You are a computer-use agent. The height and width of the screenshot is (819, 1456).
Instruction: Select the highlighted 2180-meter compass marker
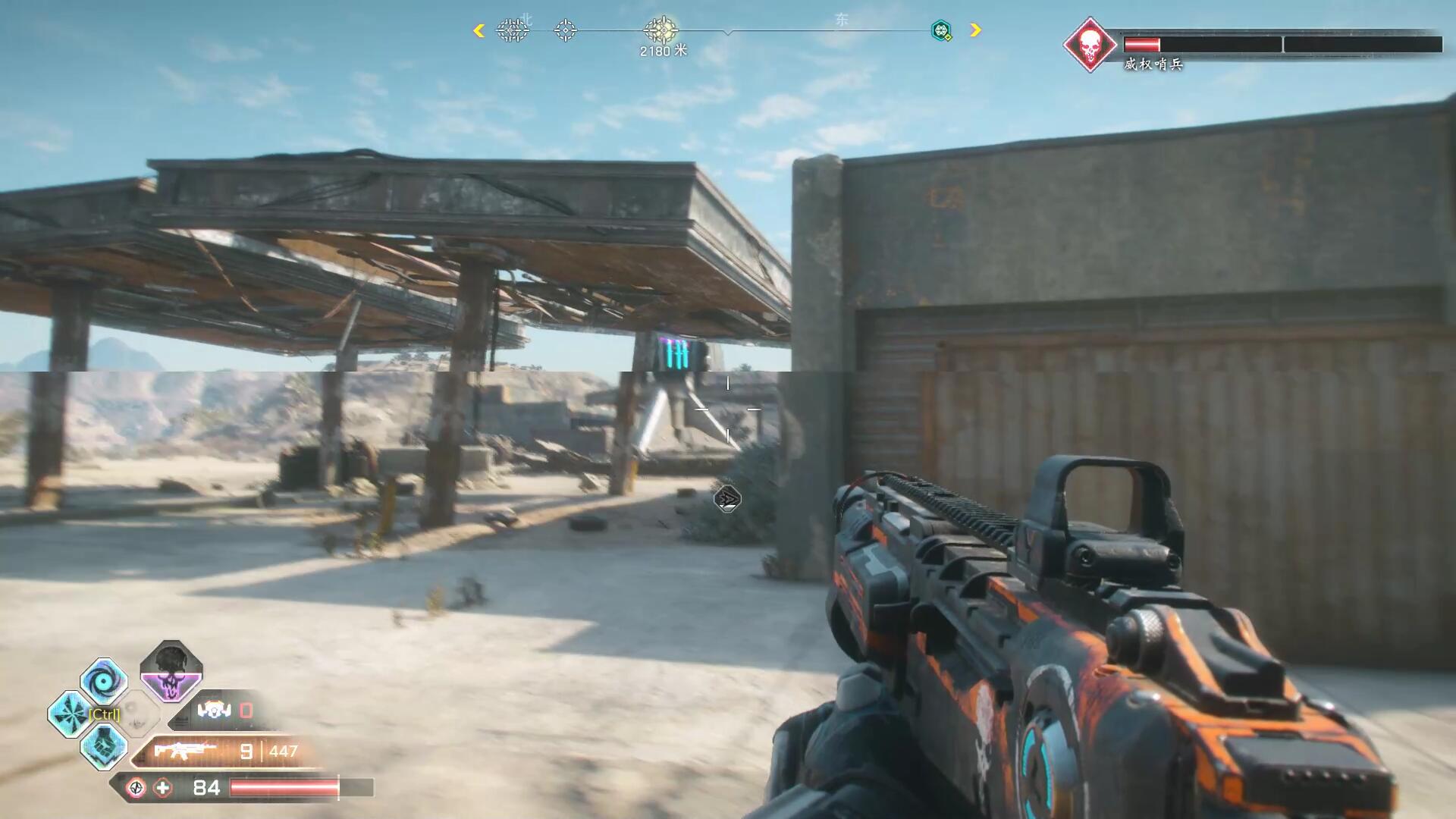(x=661, y=30)
